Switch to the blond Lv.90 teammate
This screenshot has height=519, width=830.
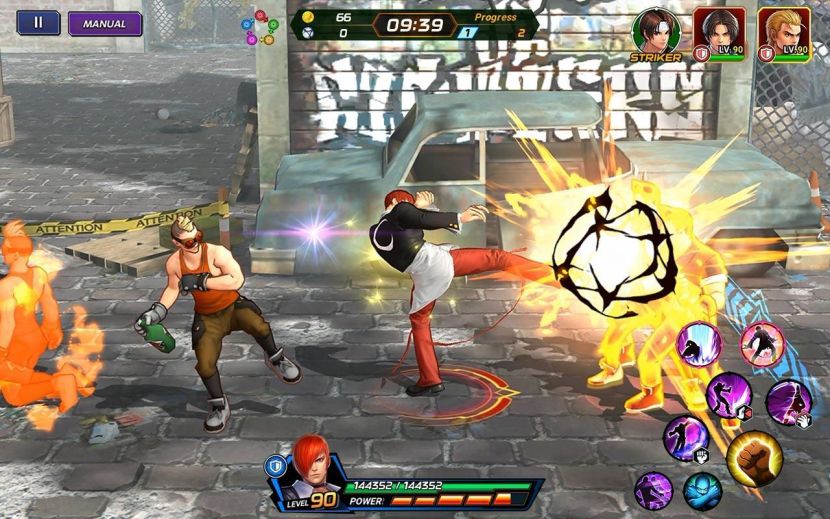[783, 30]
